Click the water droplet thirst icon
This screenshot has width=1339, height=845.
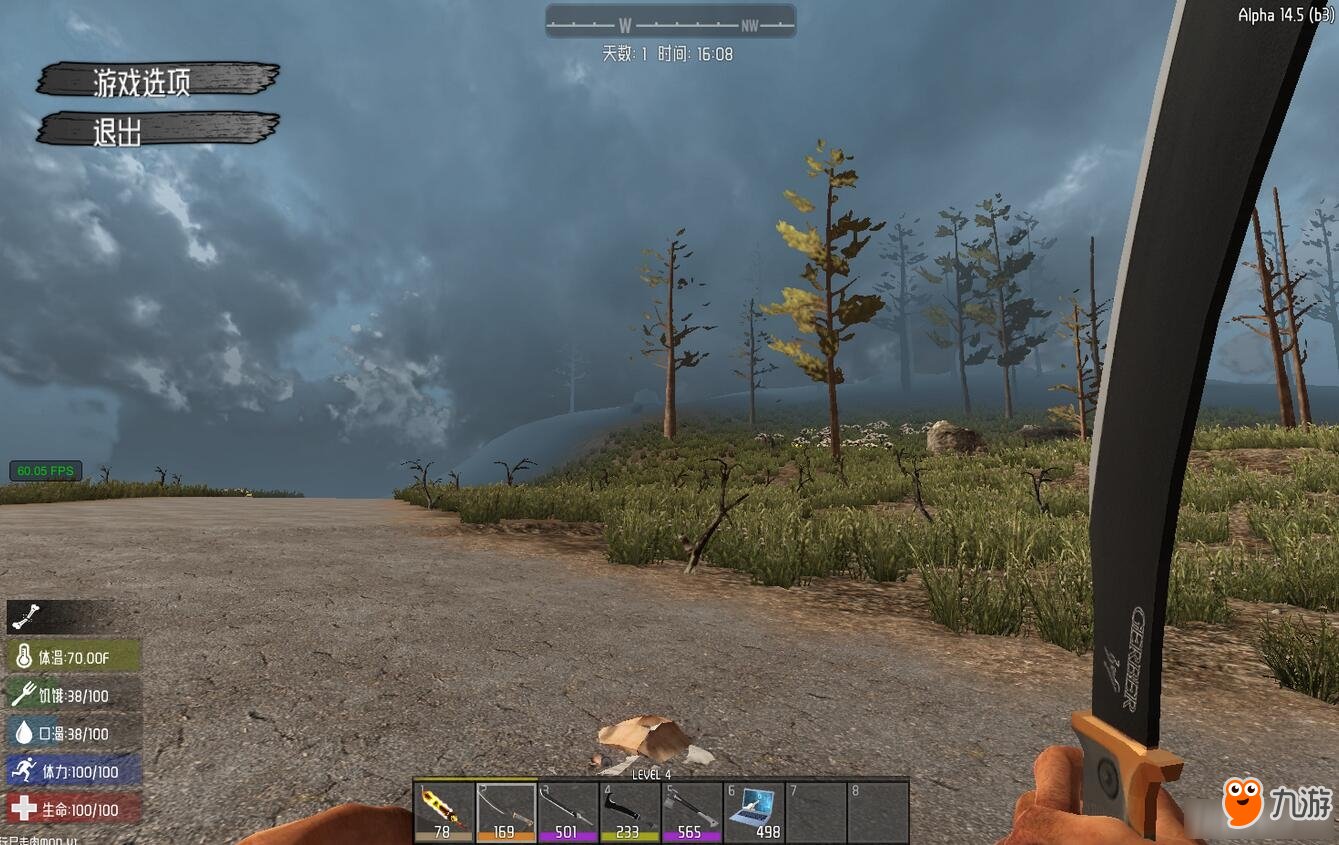tap(22, 733)
